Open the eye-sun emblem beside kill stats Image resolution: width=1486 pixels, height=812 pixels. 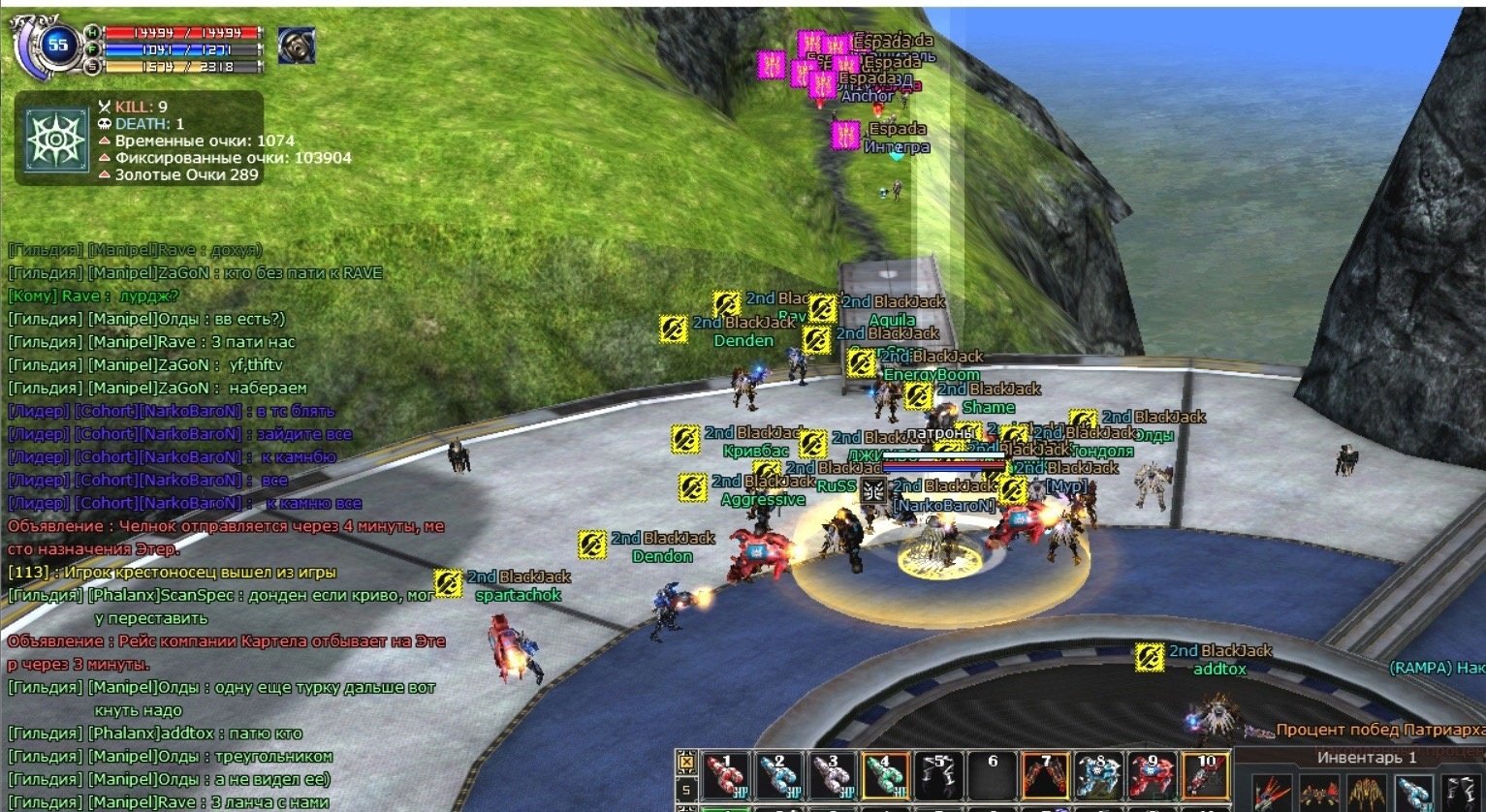tap(58, 141)
